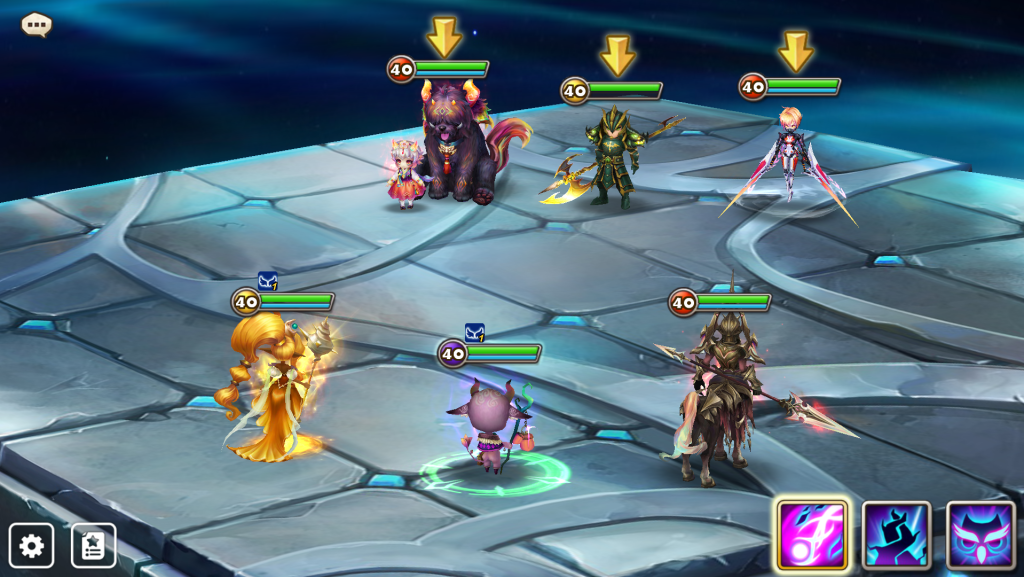Cast the purple owl mask skill

980,535
